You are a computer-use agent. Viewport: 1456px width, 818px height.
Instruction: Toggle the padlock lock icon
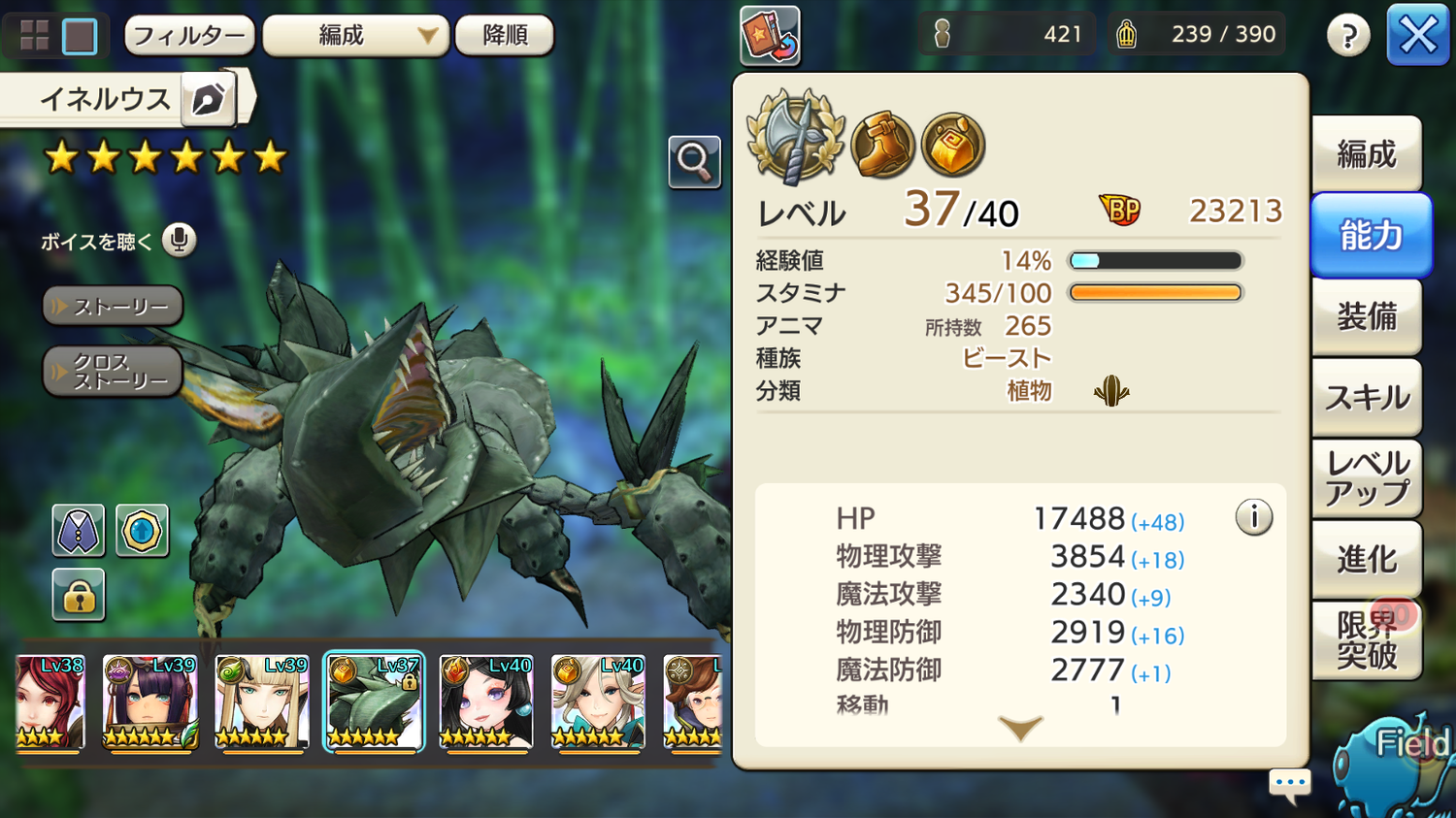point(79,595)
